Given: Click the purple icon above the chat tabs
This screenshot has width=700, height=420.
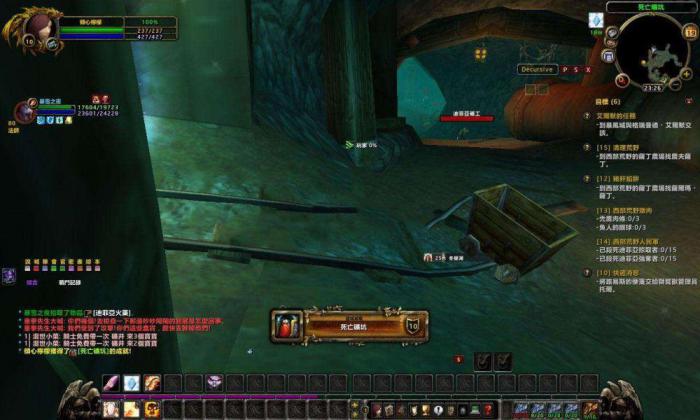Looking at the screenshot, I should click(10, 272).
